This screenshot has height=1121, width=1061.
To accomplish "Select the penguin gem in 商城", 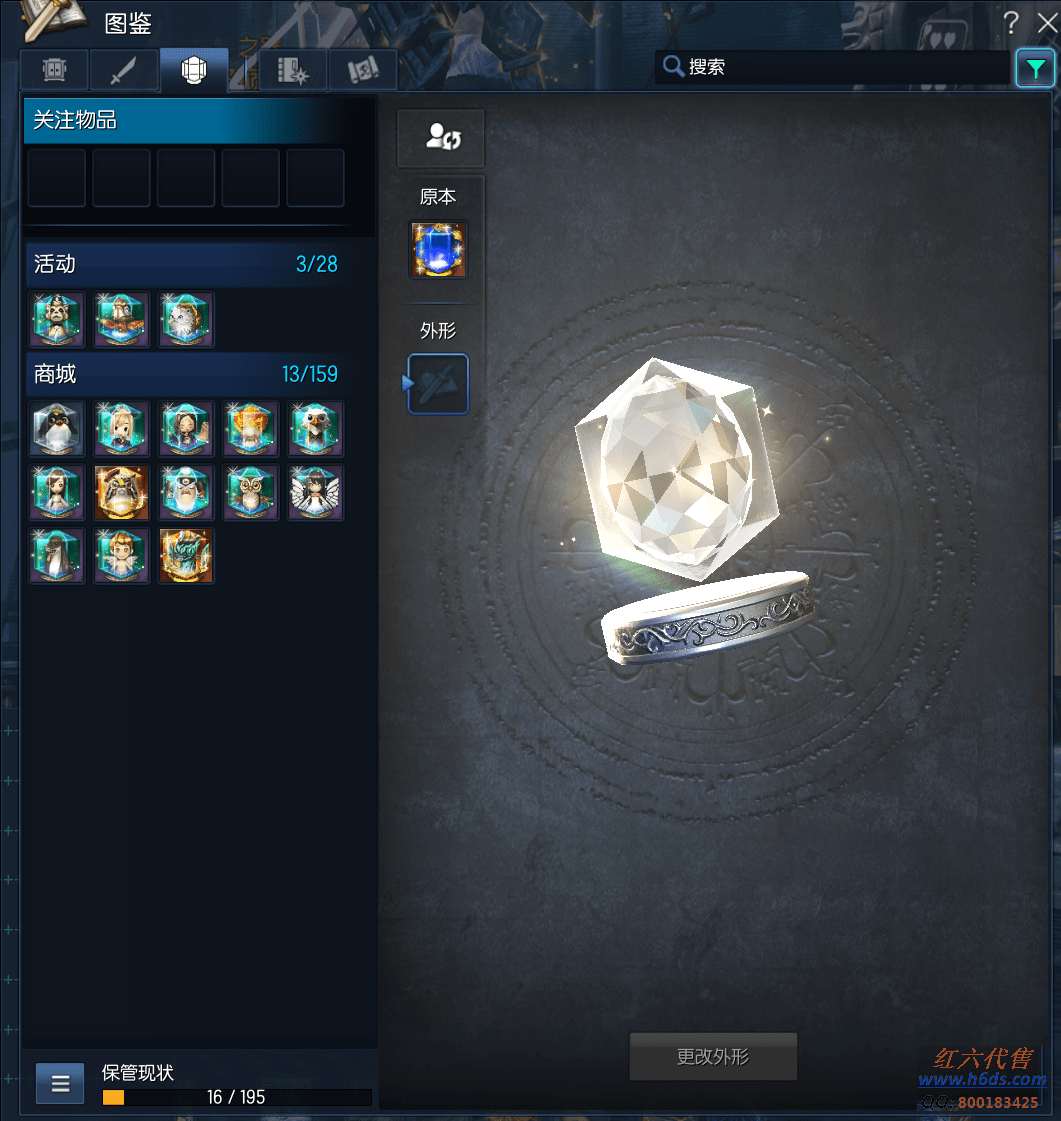I will [57, 429].
